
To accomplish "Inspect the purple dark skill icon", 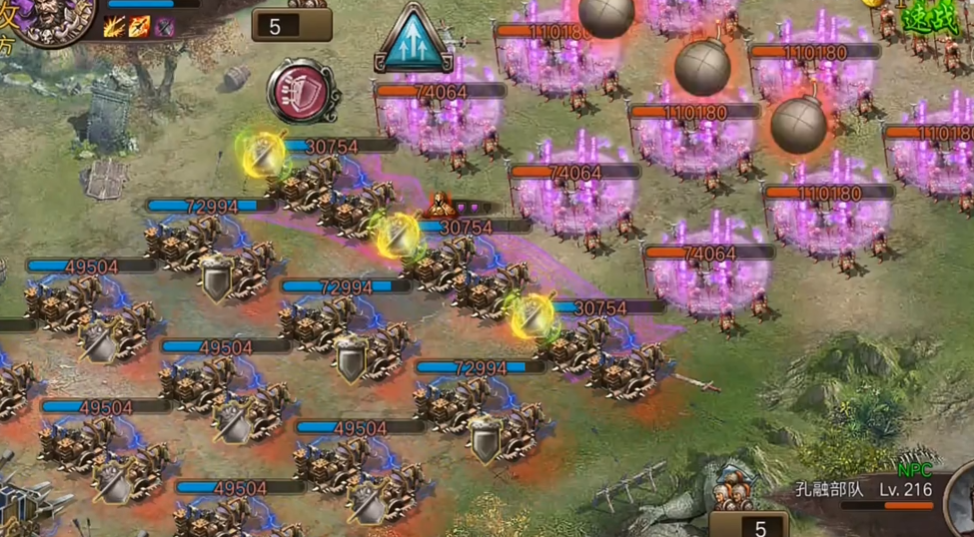I will coord(164,27).
